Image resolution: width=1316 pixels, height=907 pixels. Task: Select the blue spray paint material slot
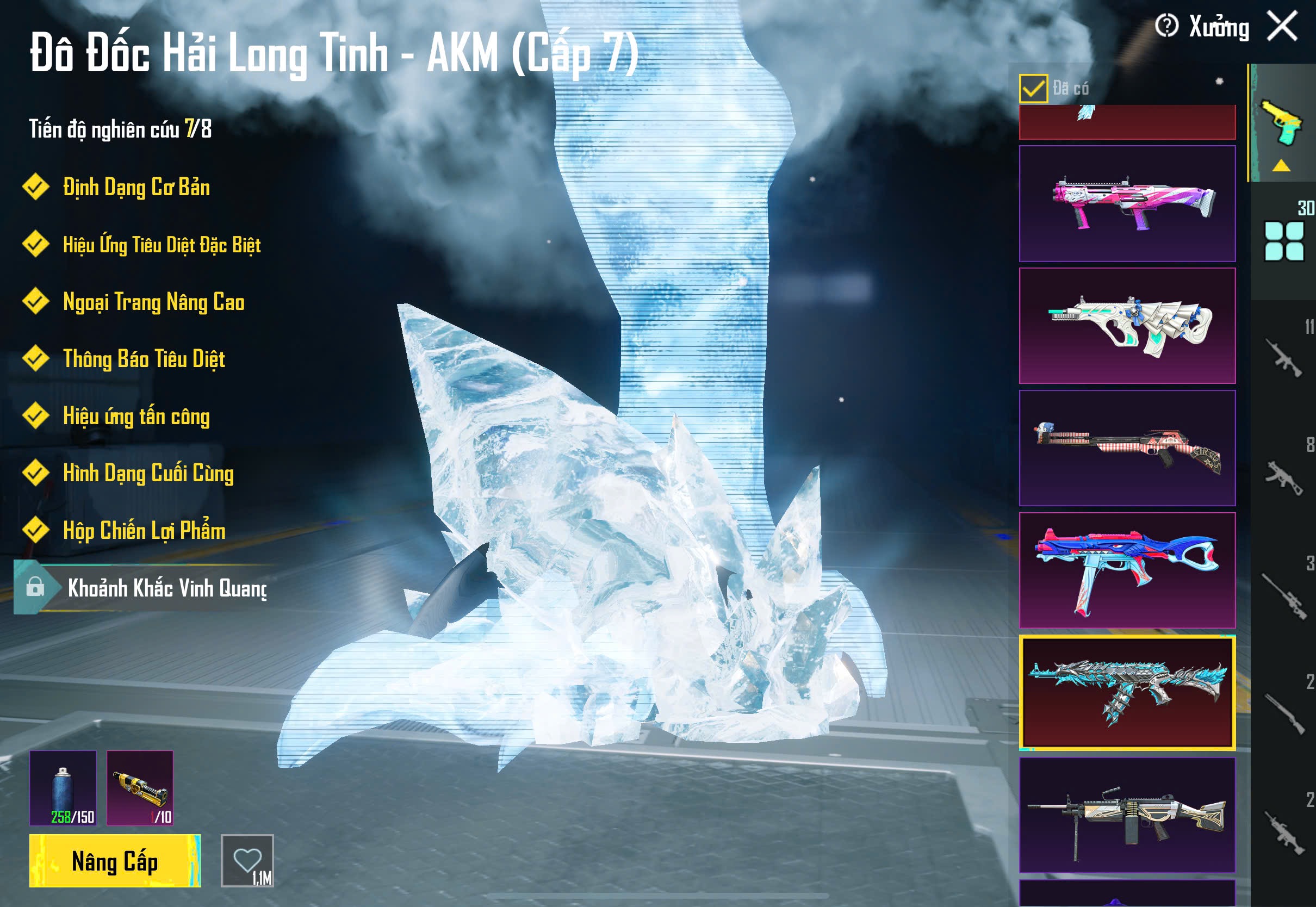coord(63,788)
